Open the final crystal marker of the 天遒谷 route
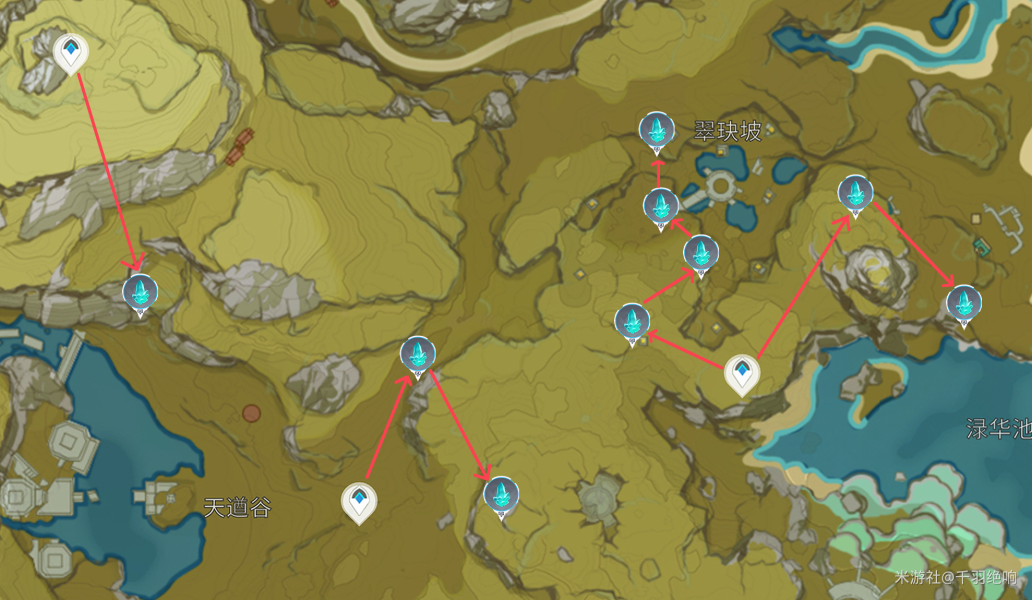The height and width of the screenshot is (600, 1032). tap(500, 494)
